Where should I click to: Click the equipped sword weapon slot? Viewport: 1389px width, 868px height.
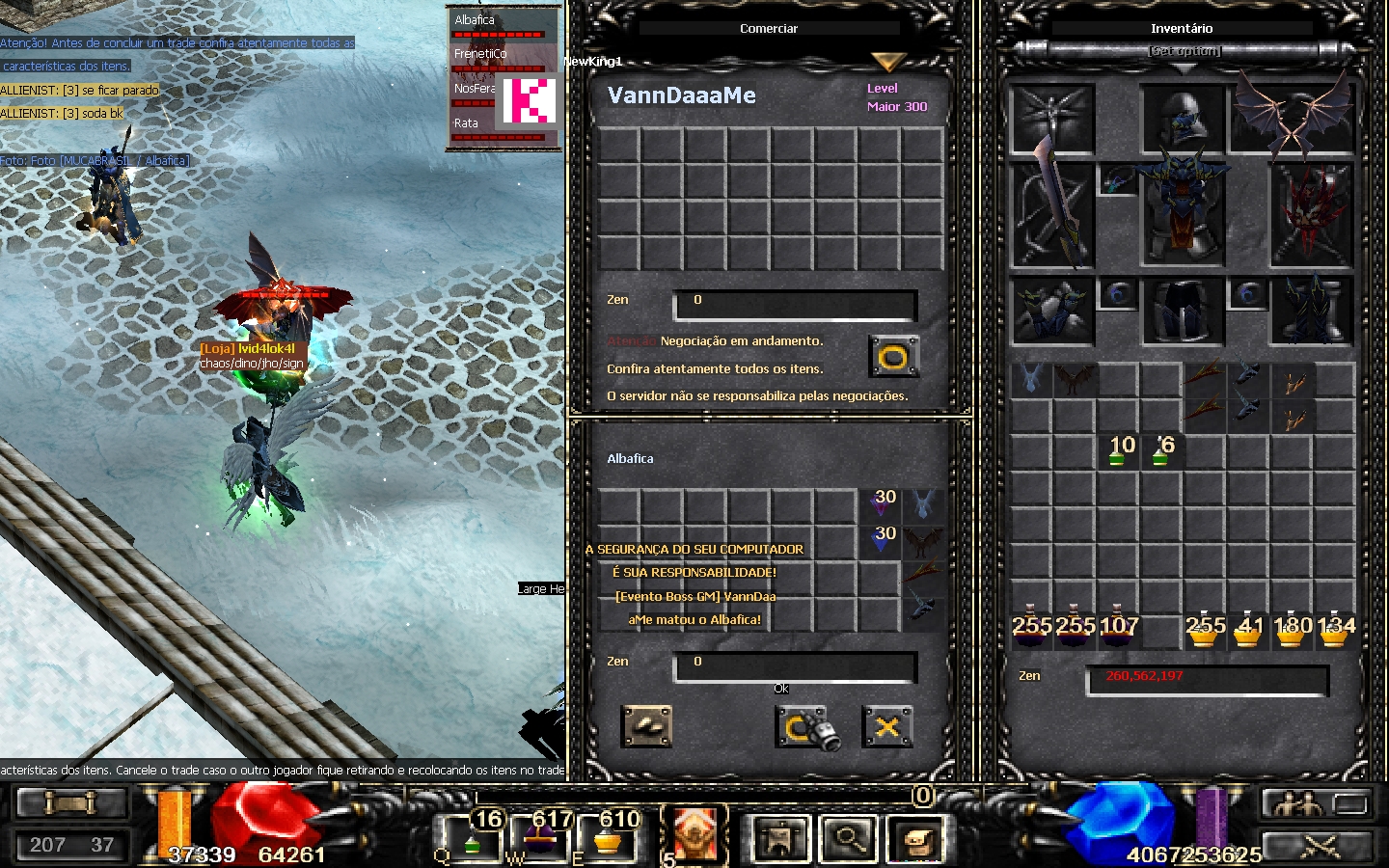click(1051, 214)
